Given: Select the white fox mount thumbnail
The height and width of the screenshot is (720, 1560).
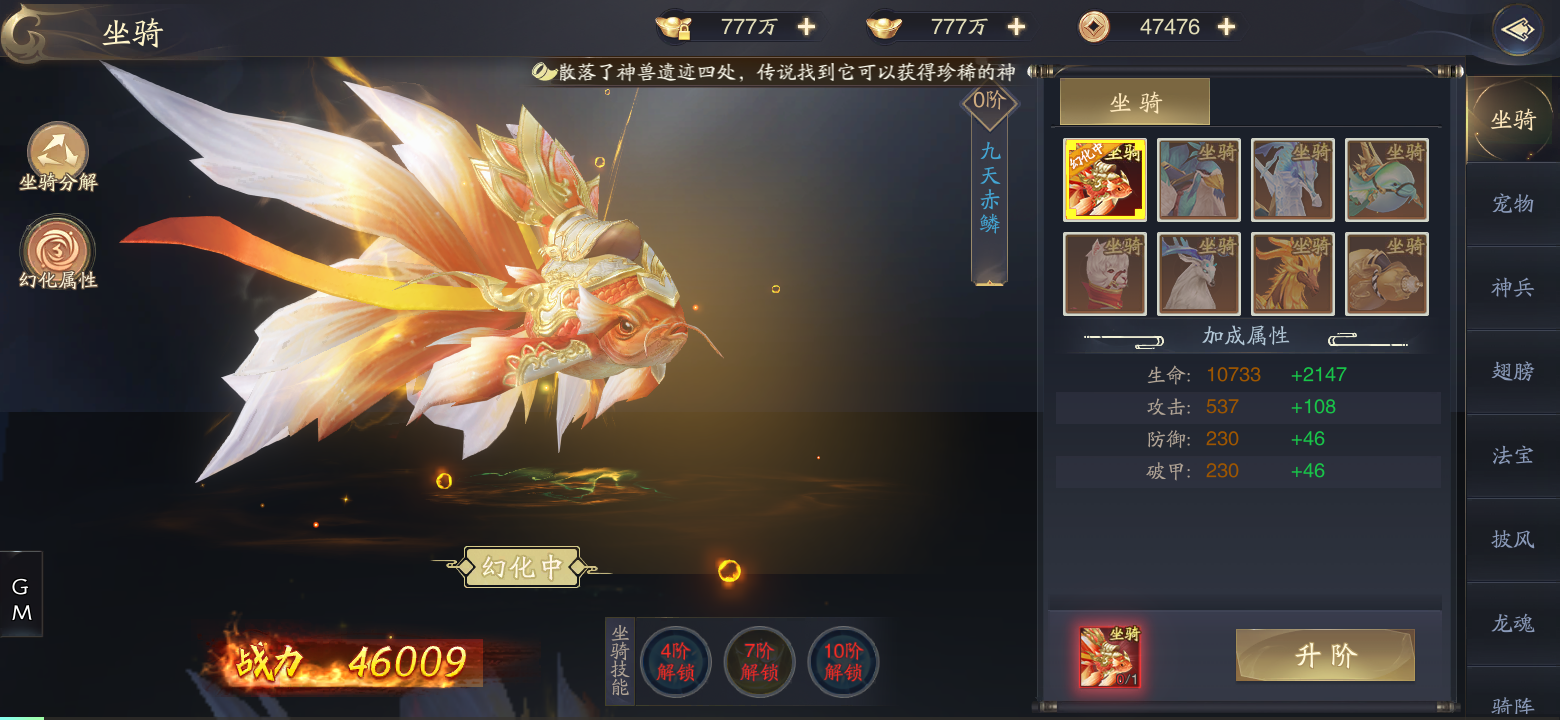Looking at the screenshot, I should click(x=1105, y=273).
